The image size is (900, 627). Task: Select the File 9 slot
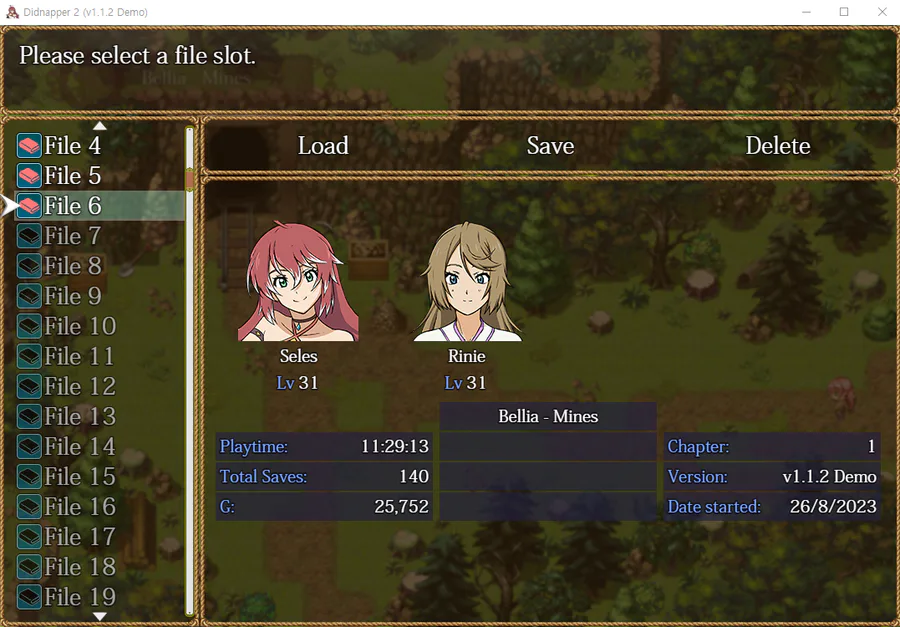click(x=72, y=296)
